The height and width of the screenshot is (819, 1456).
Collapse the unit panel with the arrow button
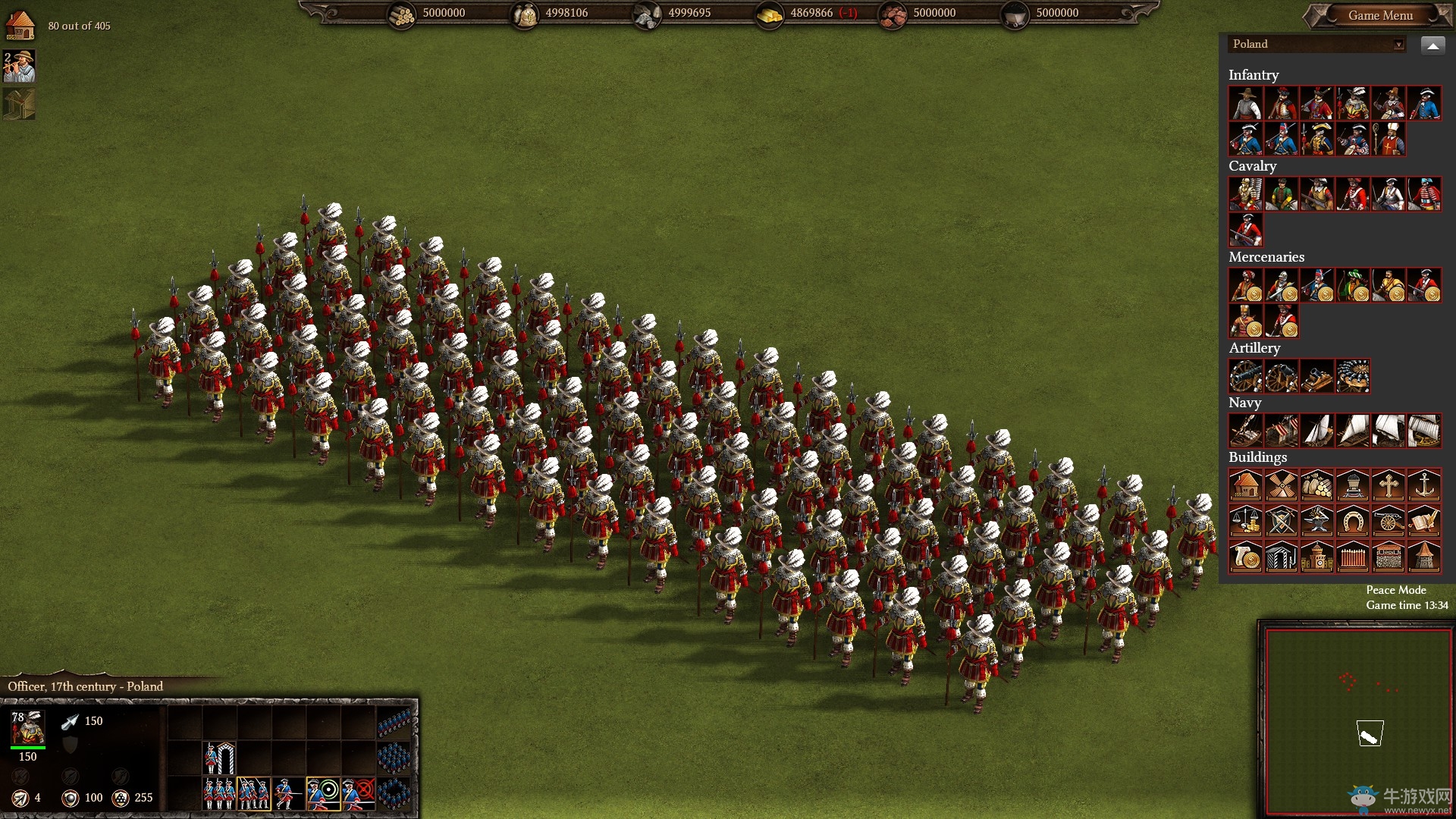(1432, 45)
